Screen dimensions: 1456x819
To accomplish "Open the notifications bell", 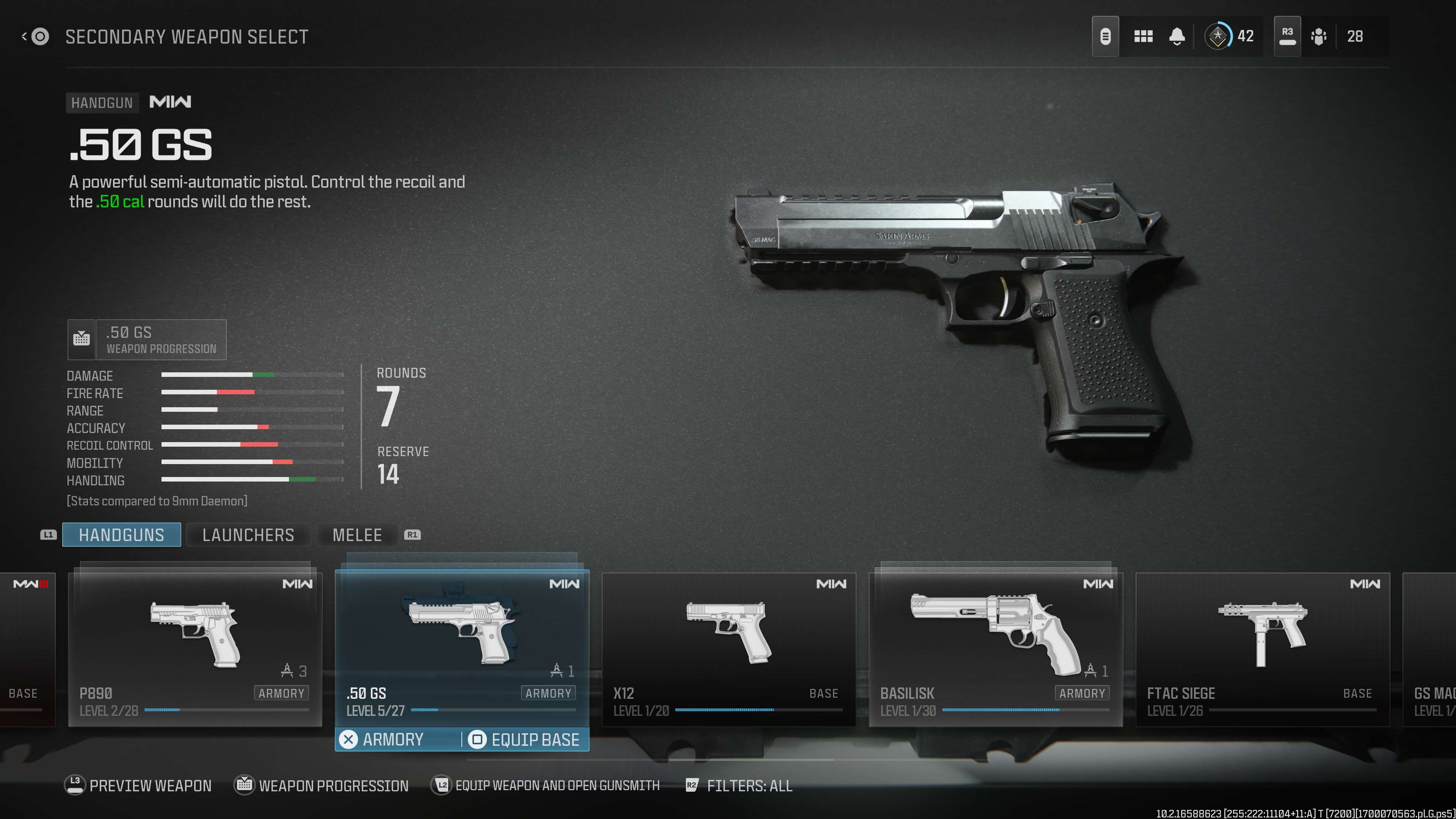I will (1177, 37).
